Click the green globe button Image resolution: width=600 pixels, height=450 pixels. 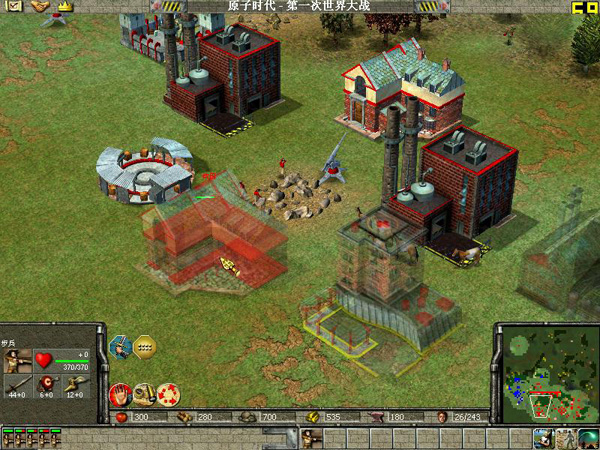(588, 437)
